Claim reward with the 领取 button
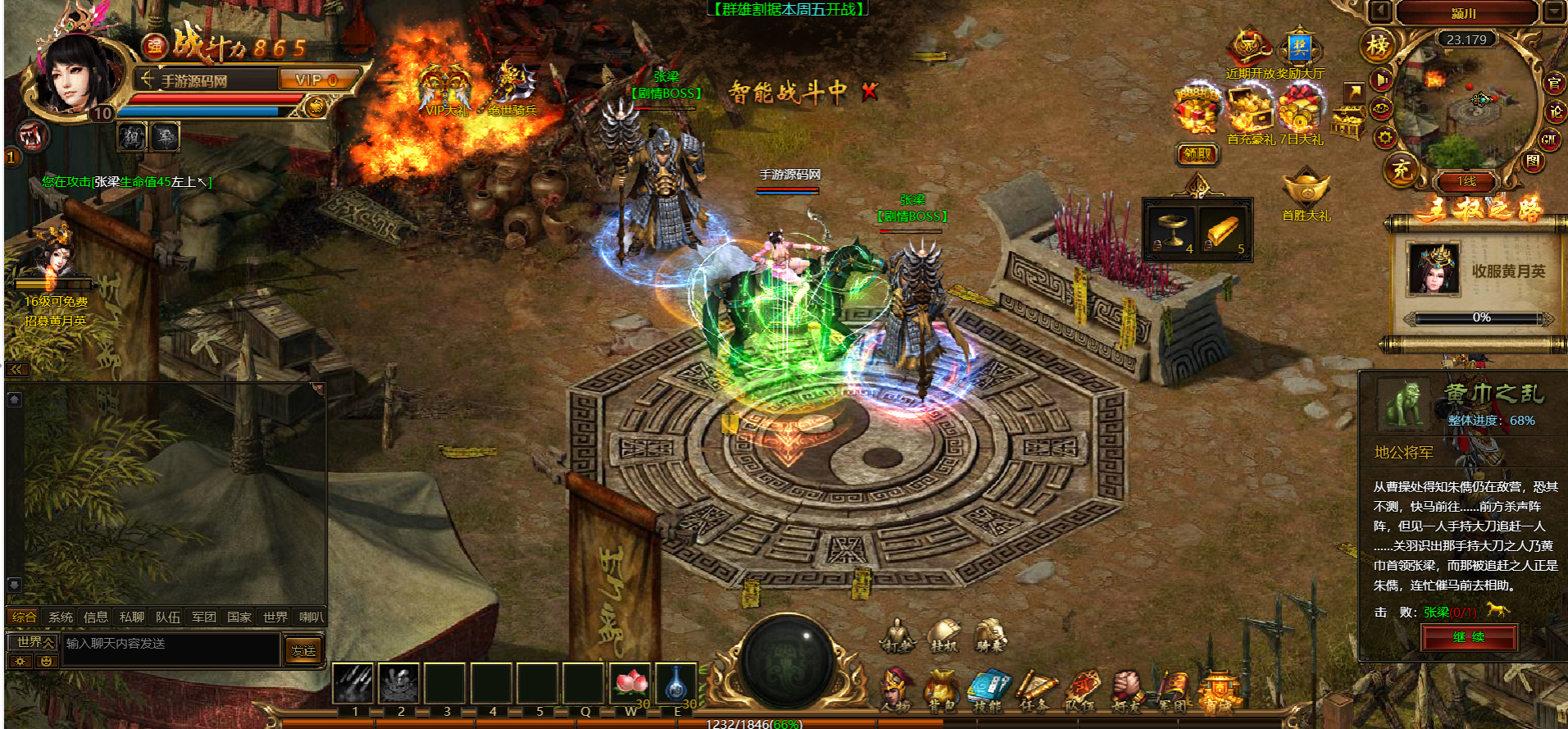This screenshot has height=729, width=1568. pyautogui.click(x=1198, y=154)
